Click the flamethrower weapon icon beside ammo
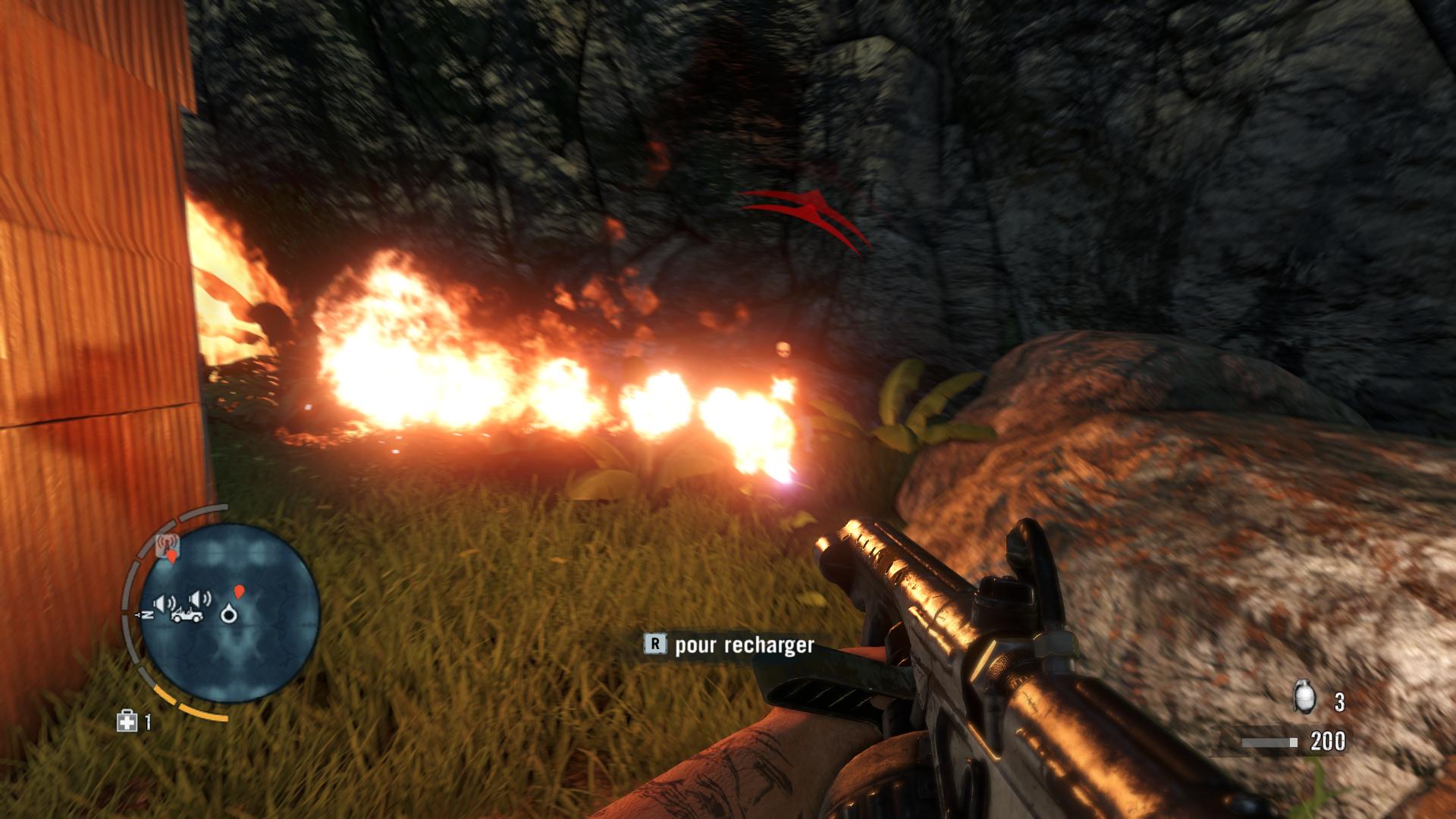 1269,742
